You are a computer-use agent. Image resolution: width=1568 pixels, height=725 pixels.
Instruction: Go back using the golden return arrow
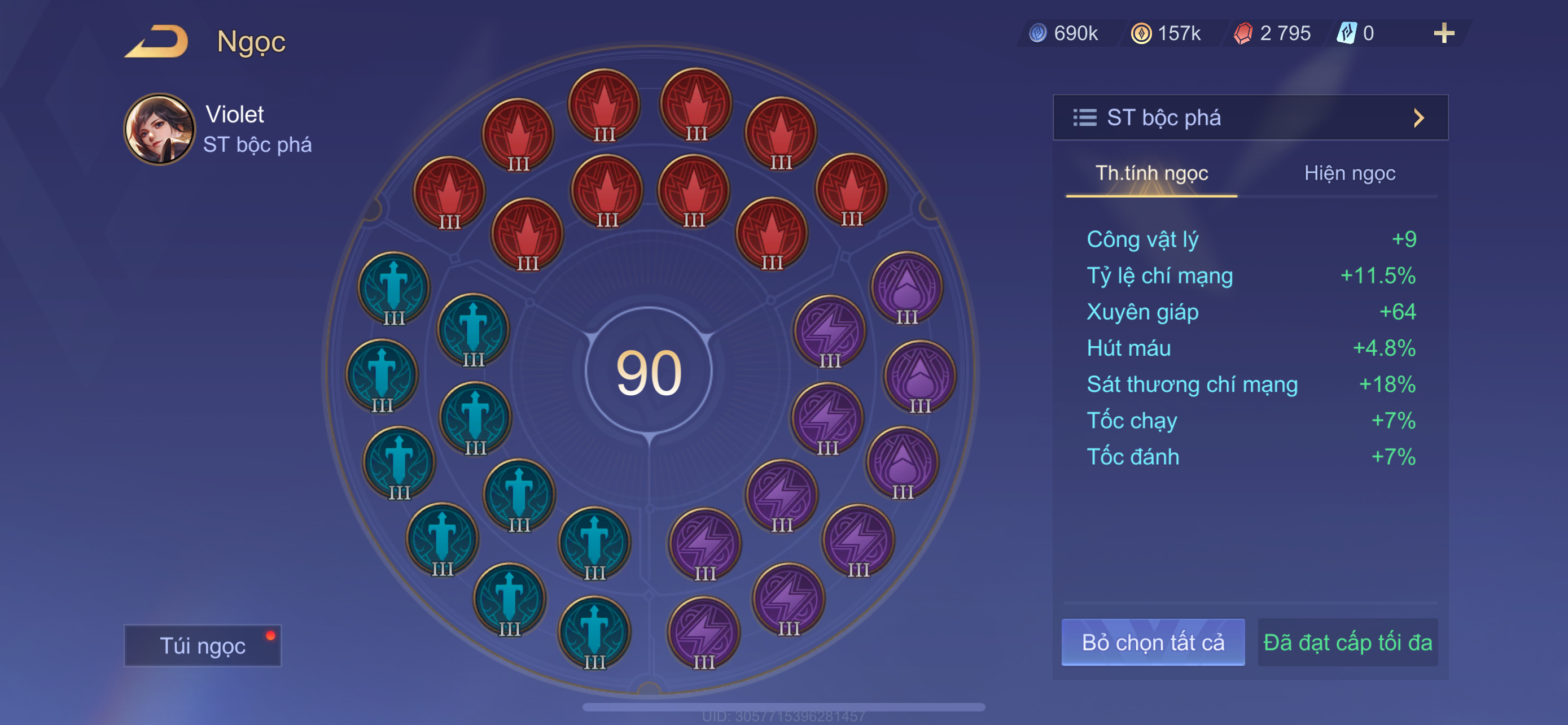[157, 41]
